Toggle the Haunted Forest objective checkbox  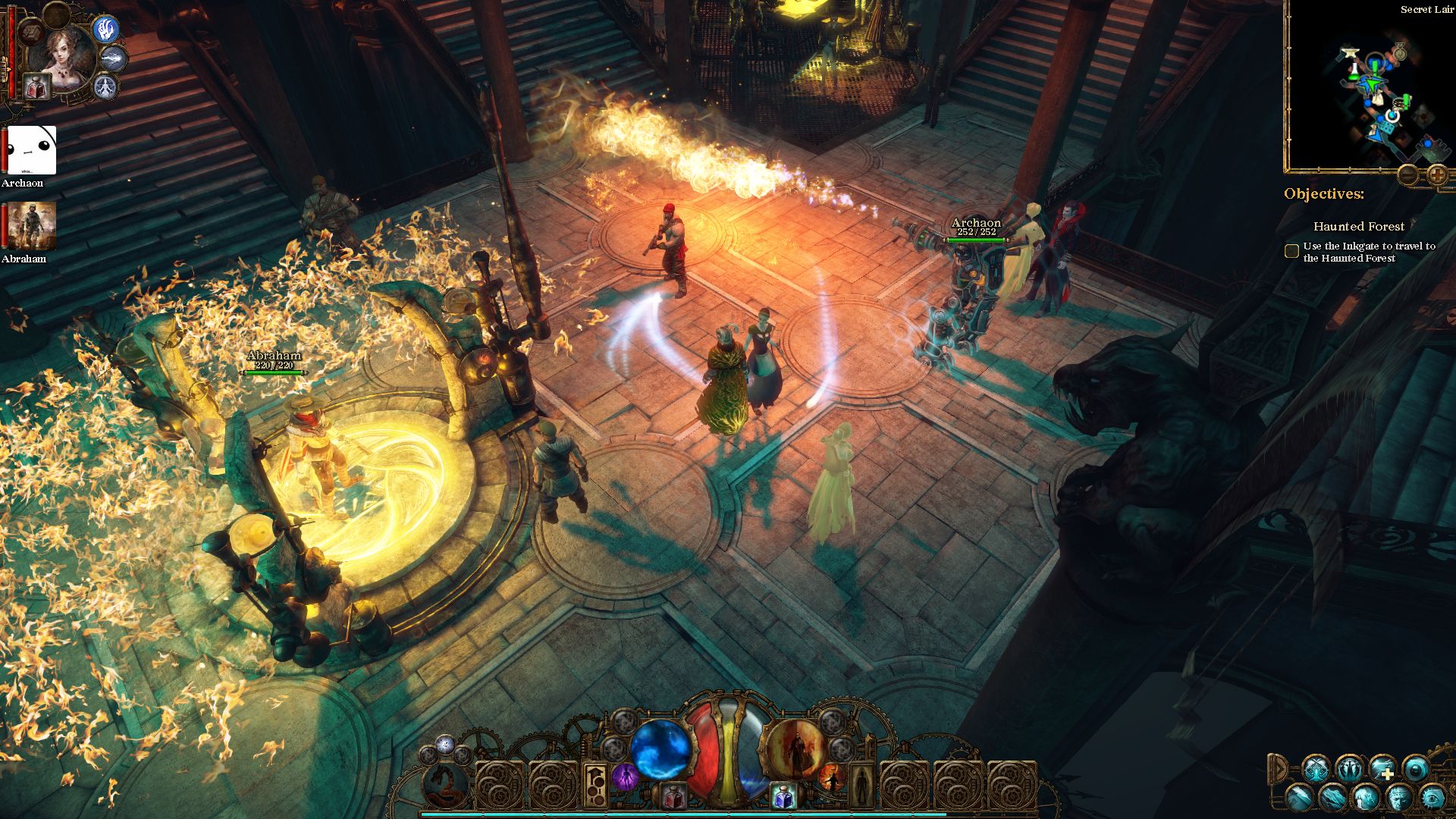1291,251
